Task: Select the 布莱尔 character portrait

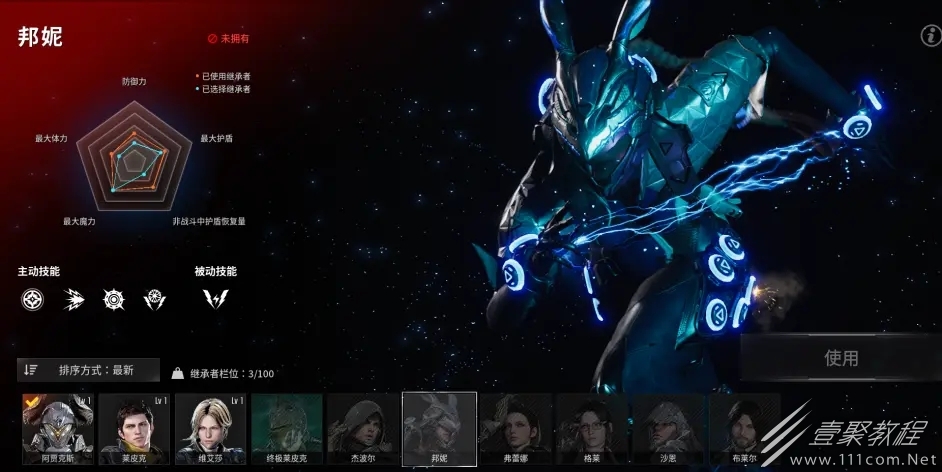Action: click(x=743, y=428)
